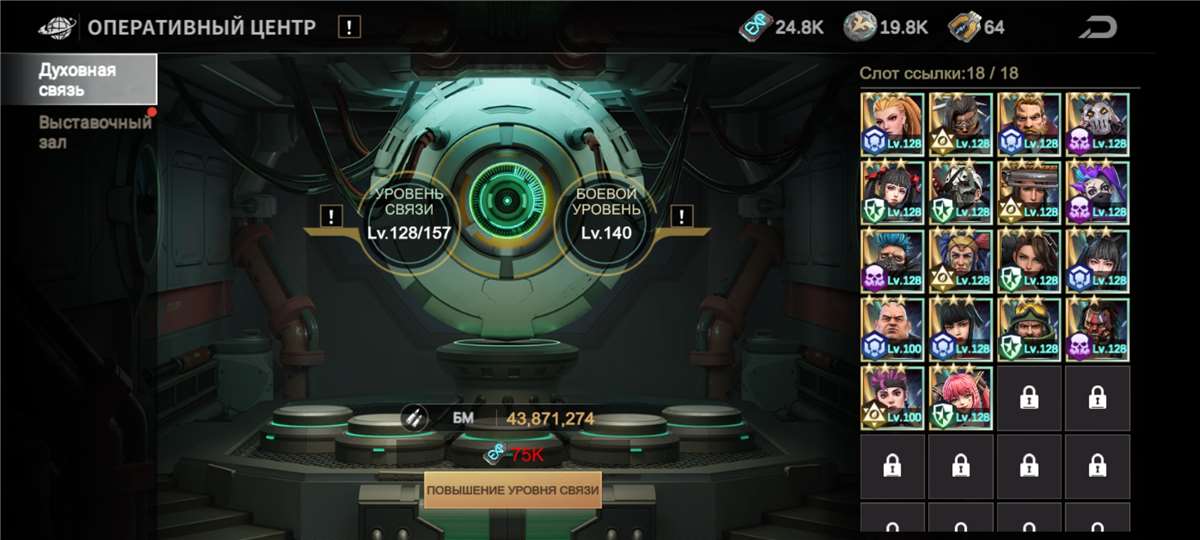Go back using the return arrow
Image resolution: width=1200 pixels, height=540 pixels.
(1101, 27)
